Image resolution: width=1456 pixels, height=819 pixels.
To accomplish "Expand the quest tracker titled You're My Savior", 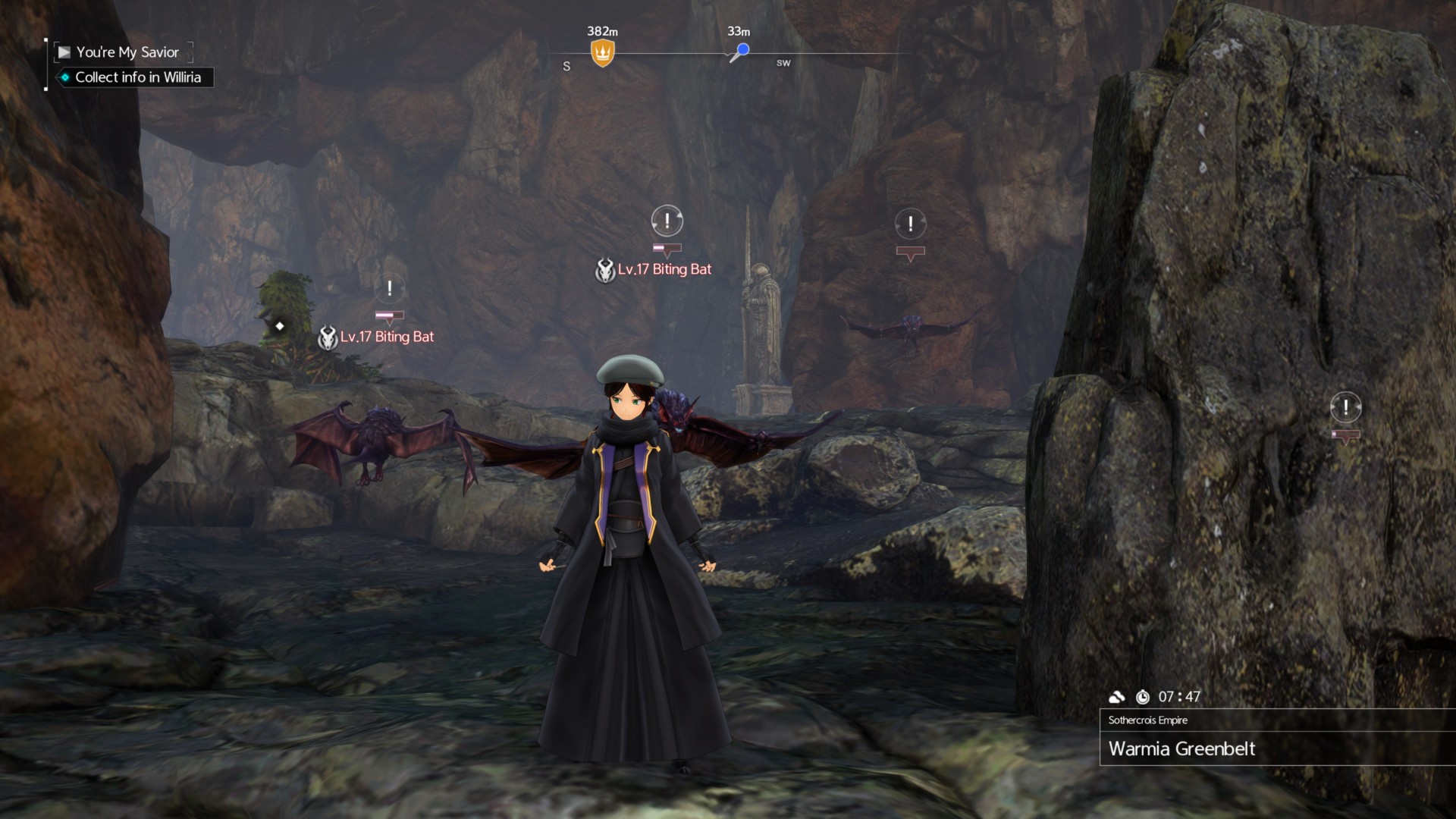I will click(x=127, y=52).
